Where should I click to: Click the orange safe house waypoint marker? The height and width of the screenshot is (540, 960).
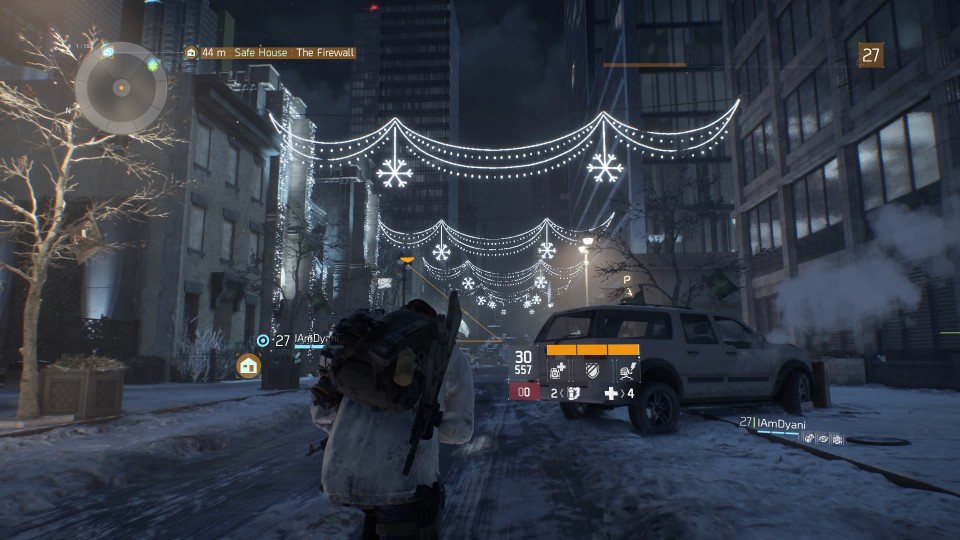[248, 366]
